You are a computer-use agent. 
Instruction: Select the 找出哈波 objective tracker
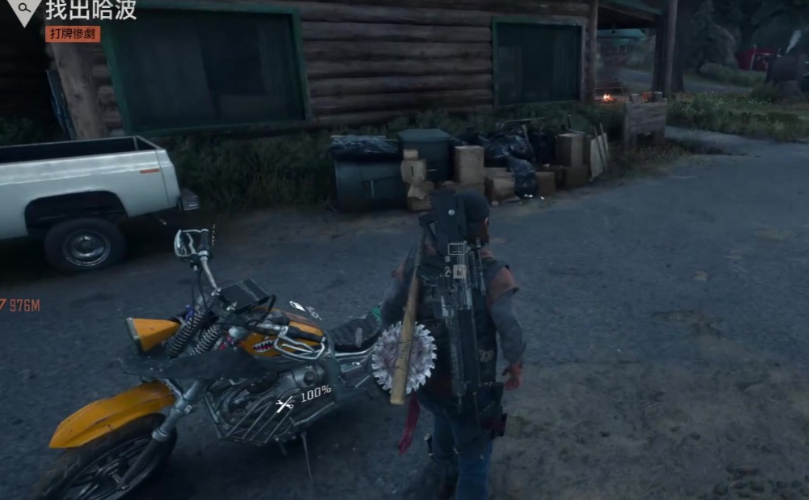click(91, 10)
